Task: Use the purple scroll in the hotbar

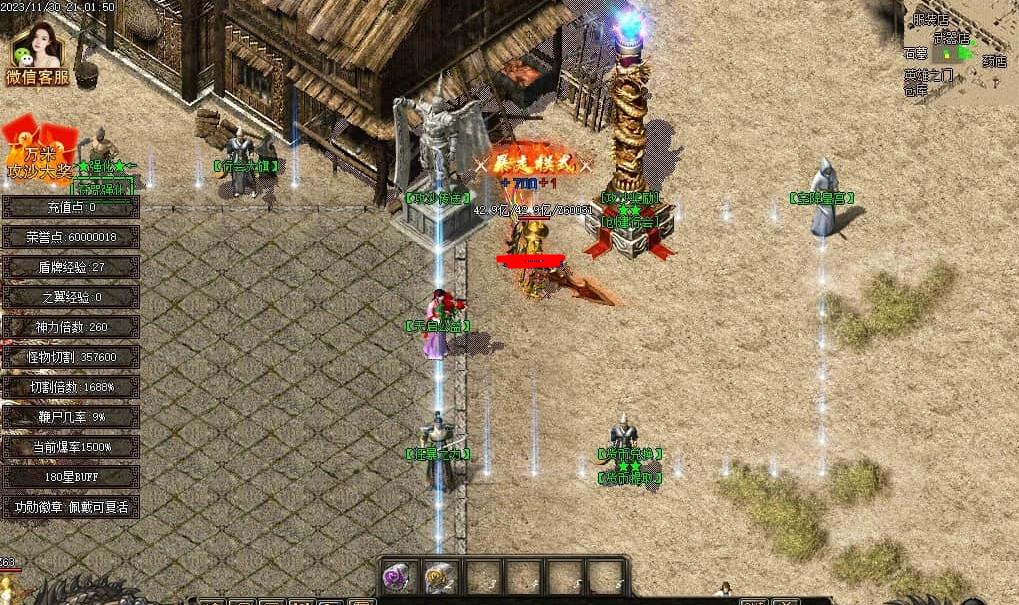Action: click(x=398, y=577)
